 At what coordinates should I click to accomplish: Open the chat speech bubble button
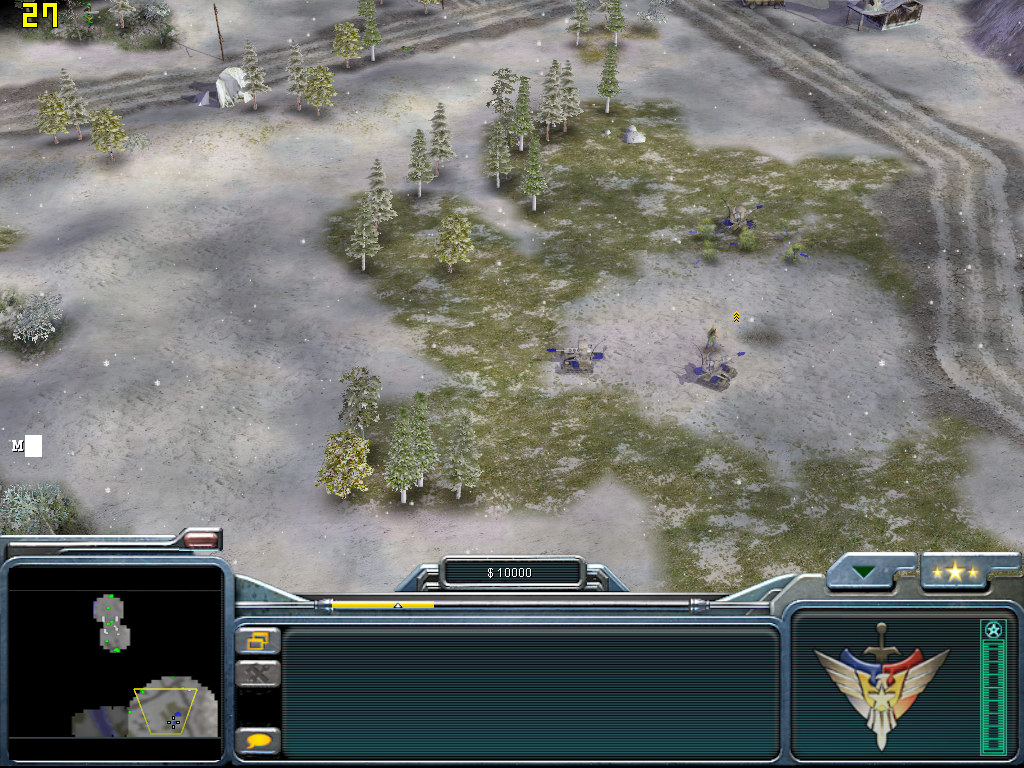[258, 741]
